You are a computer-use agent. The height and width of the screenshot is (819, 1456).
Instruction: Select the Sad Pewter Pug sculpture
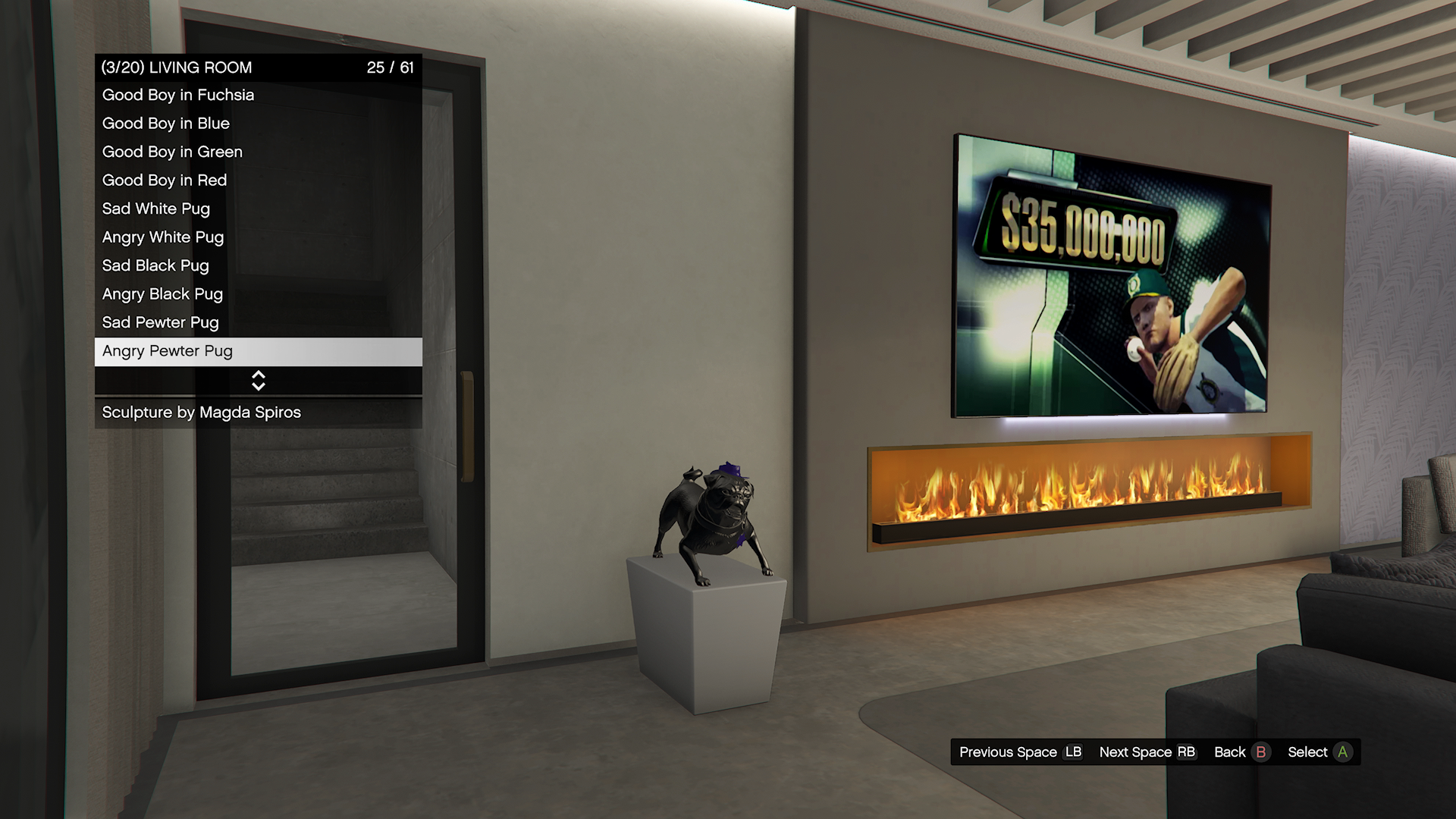pyautogui.click(x=258, y=323)
